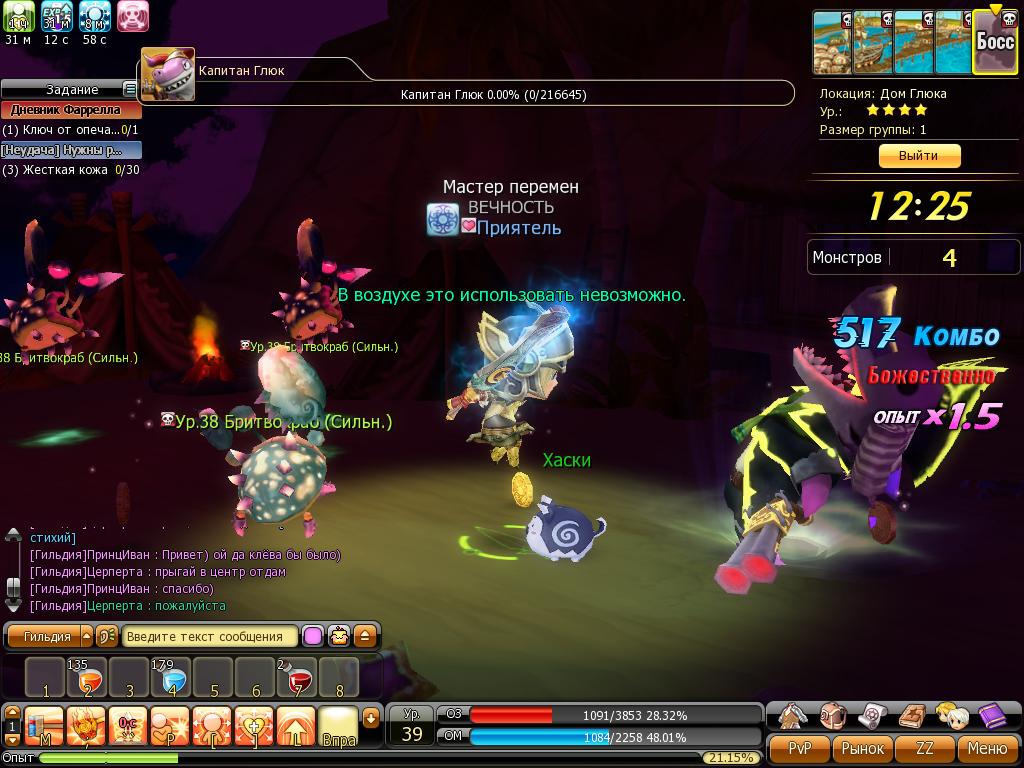The height and width of the screenshot is (768, 1024).
Task: Open the backpack inventory icon
Action: pos(833,715)
